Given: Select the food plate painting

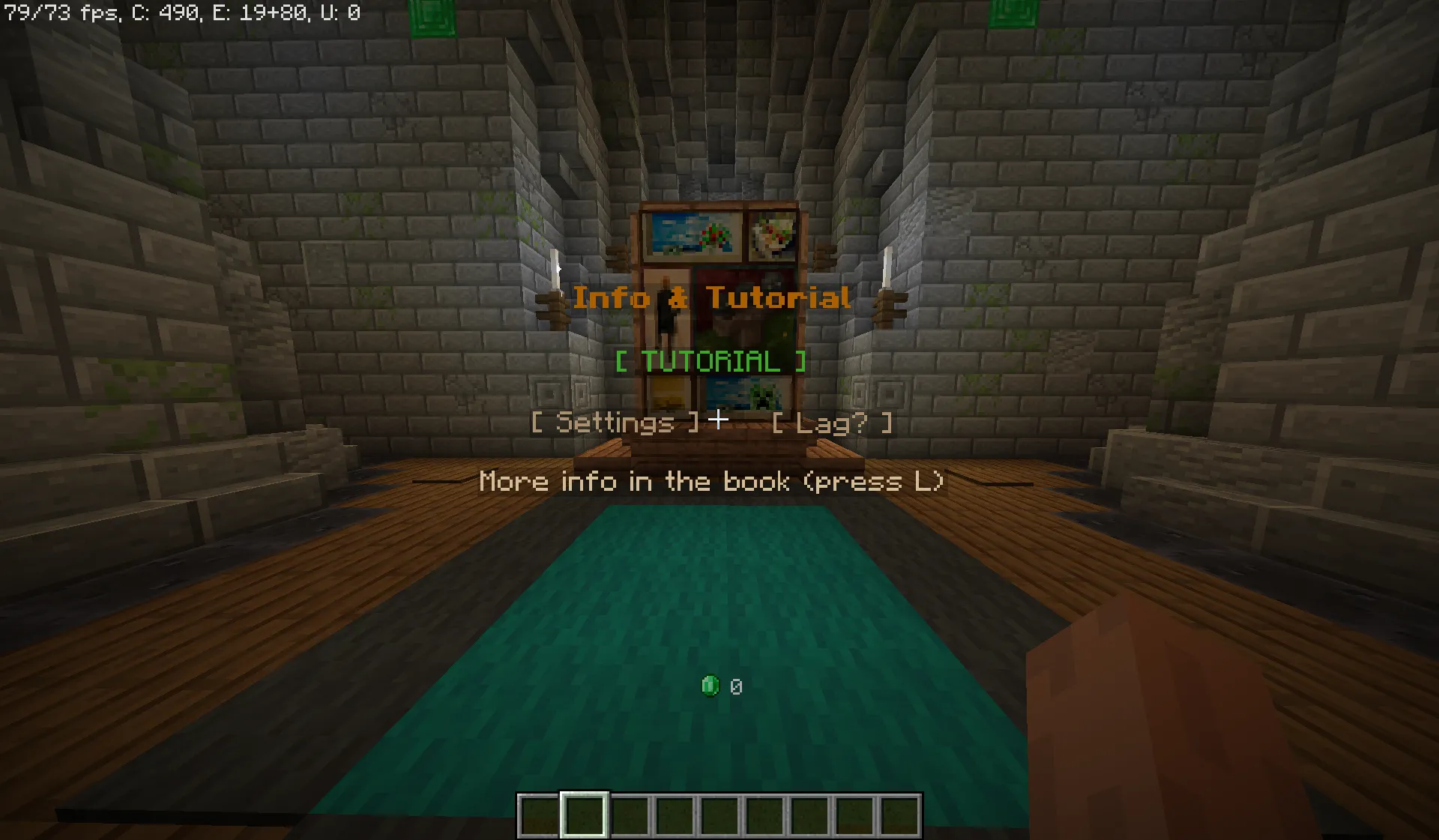Looking at the screenshot, I should tap(773, 235).
